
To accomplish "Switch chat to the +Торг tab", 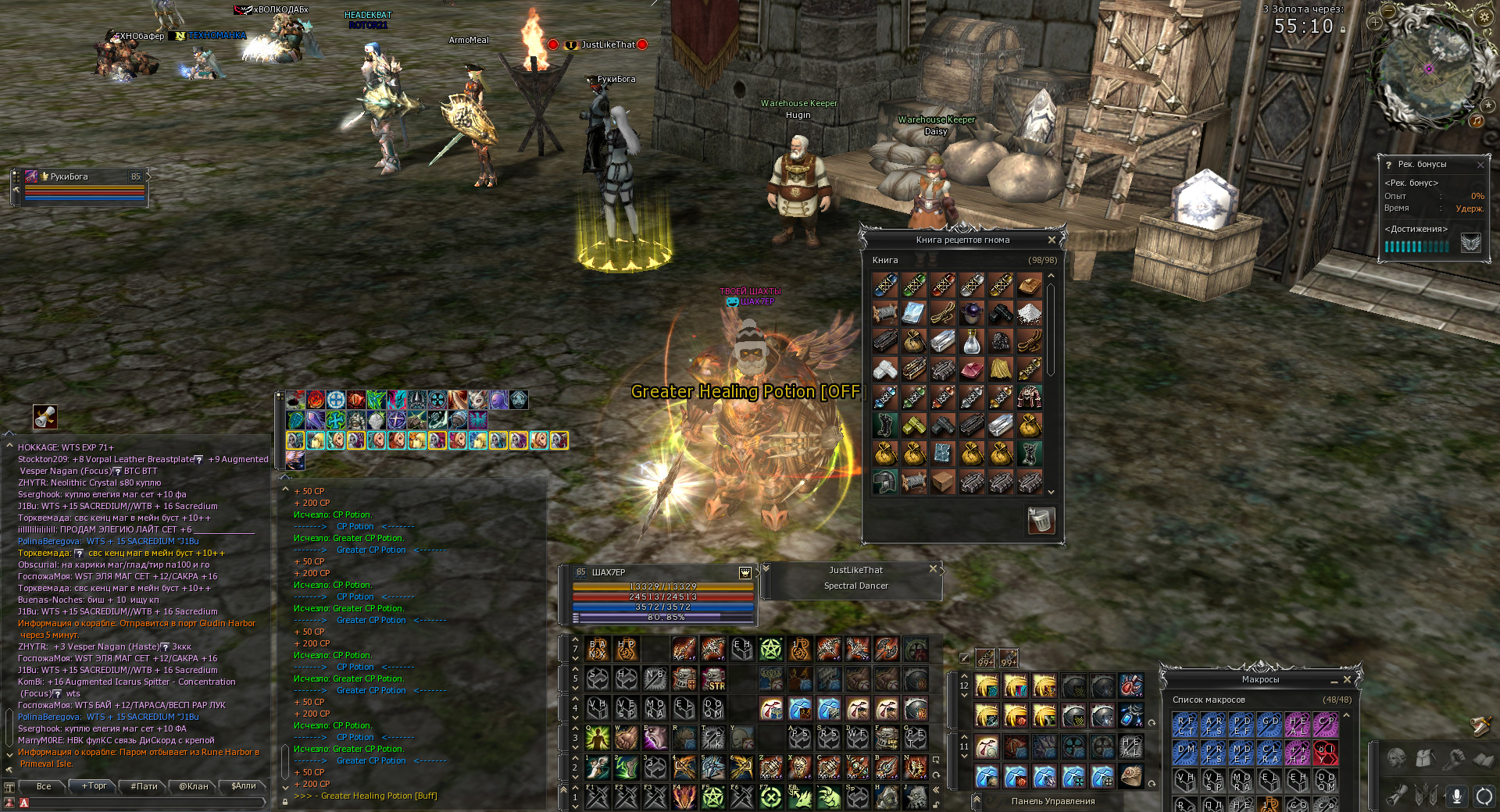I will (94, 786).
